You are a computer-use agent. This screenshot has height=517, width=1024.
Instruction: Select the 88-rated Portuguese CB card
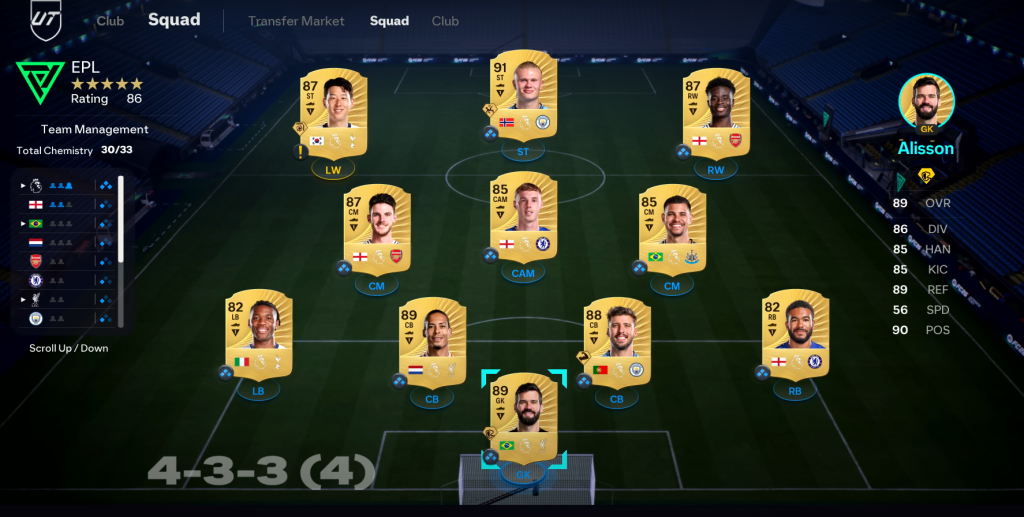[616, 340]
